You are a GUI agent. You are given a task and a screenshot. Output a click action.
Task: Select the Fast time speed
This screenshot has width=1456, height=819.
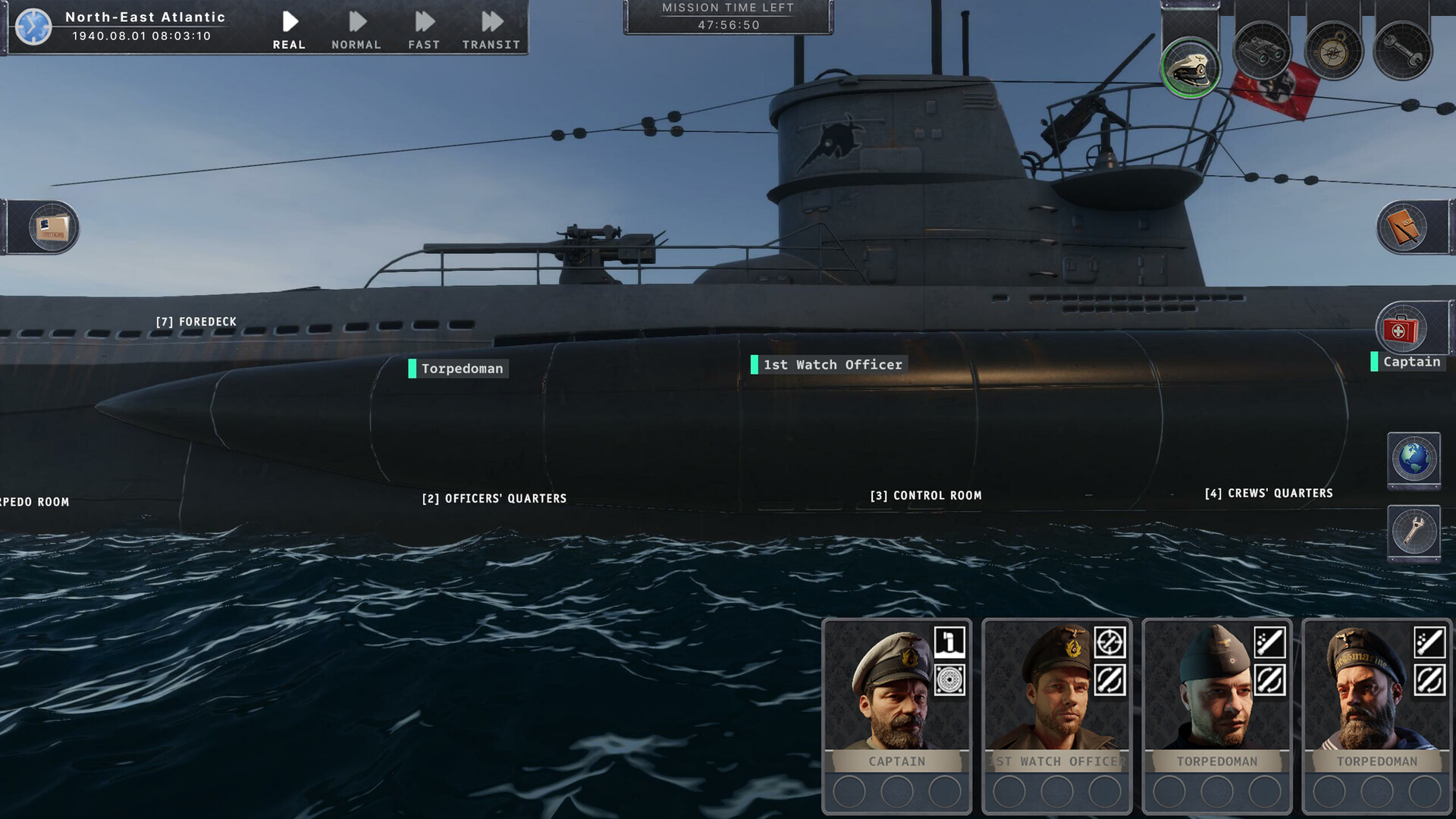[424, 30]
